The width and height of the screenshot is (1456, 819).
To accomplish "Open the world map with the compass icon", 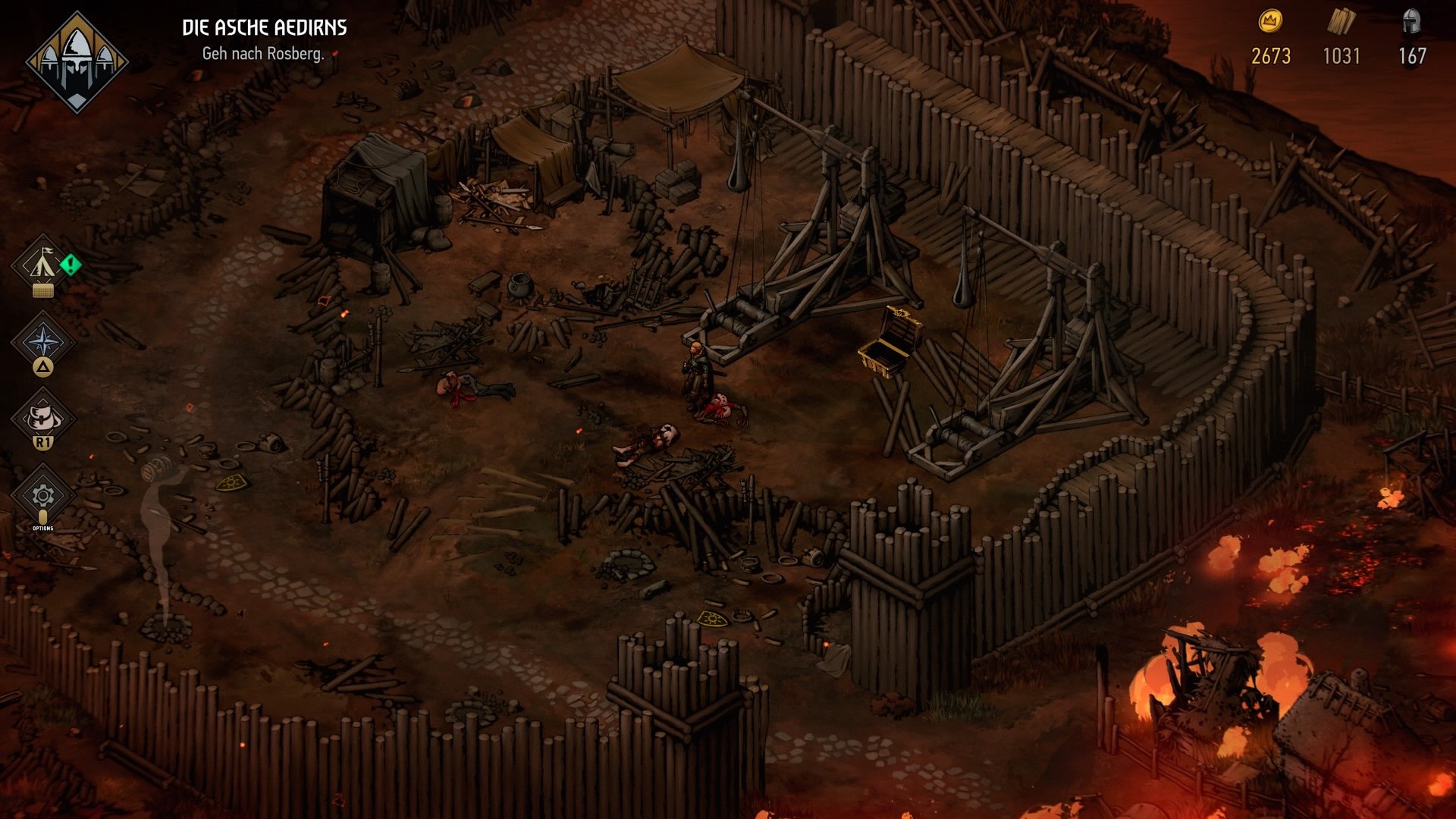I will [x=43, y=339].
